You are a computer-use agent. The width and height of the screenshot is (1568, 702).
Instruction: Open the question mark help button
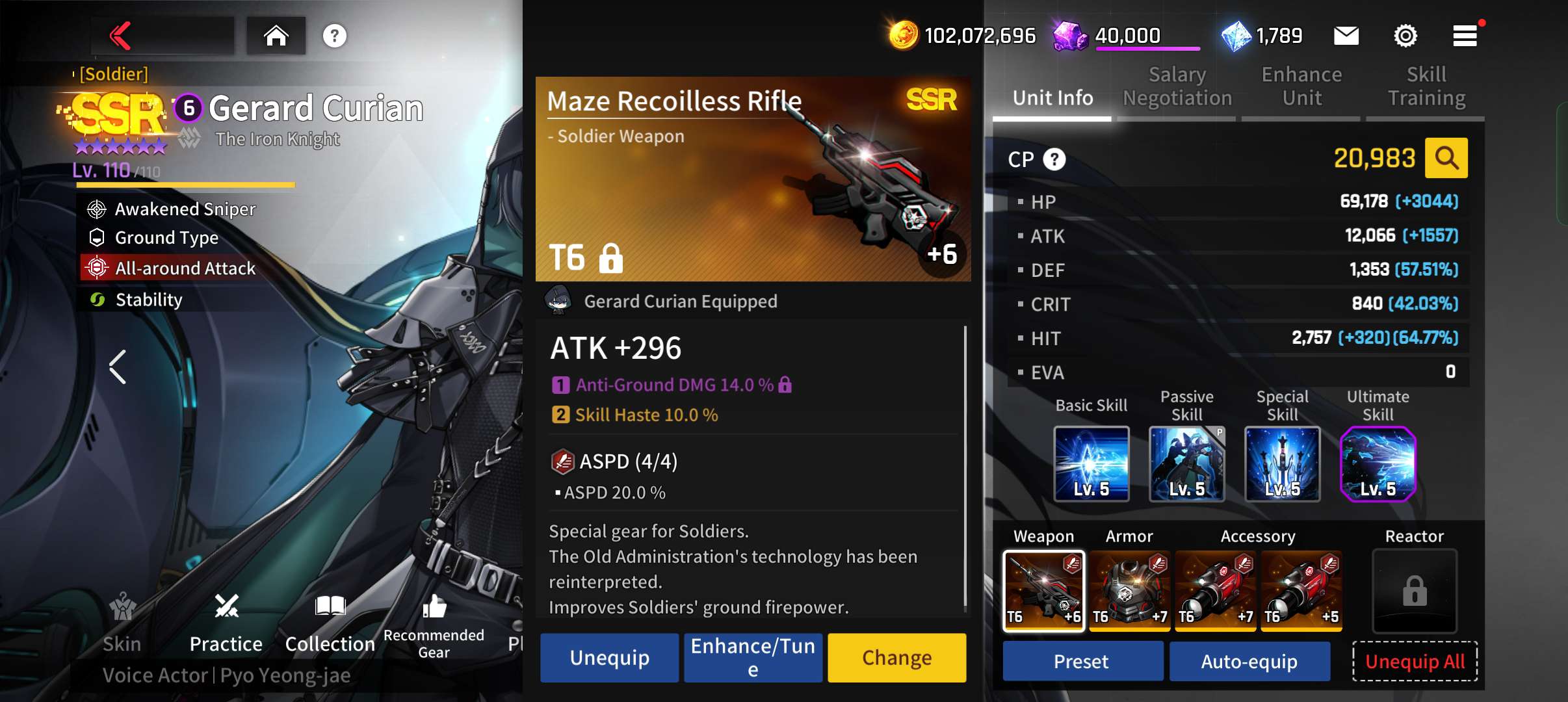click(x=334, y=36)
